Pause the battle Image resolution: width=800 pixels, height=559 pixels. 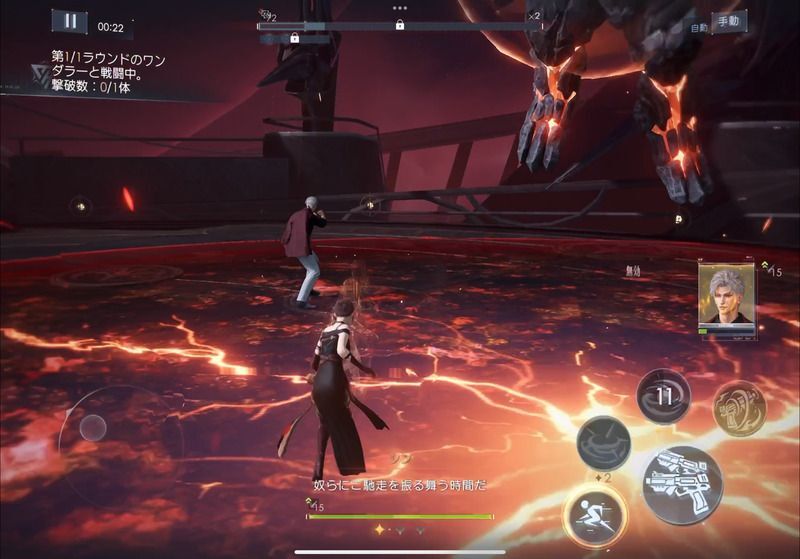point(69,21)
